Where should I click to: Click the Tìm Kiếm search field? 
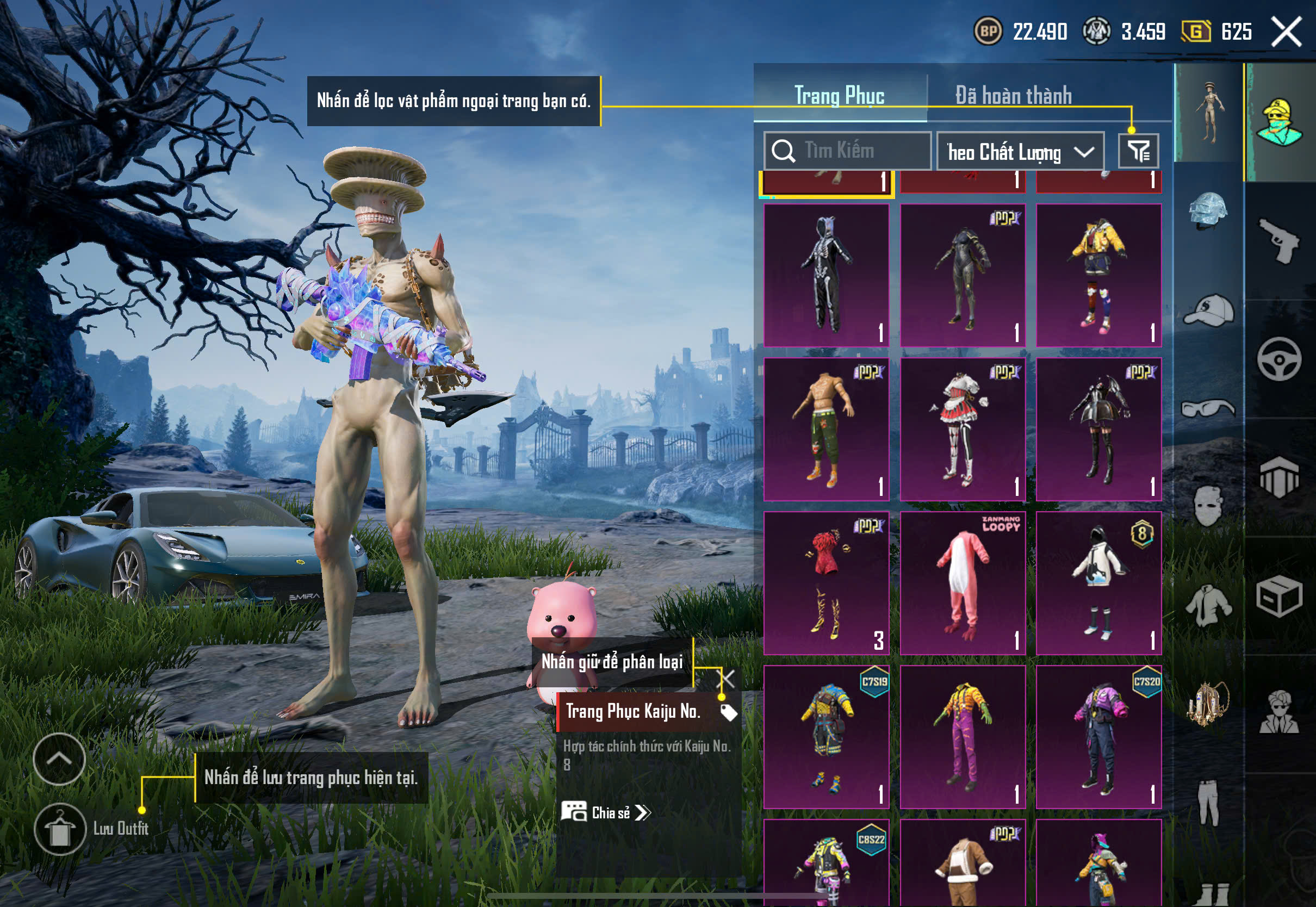847,151
